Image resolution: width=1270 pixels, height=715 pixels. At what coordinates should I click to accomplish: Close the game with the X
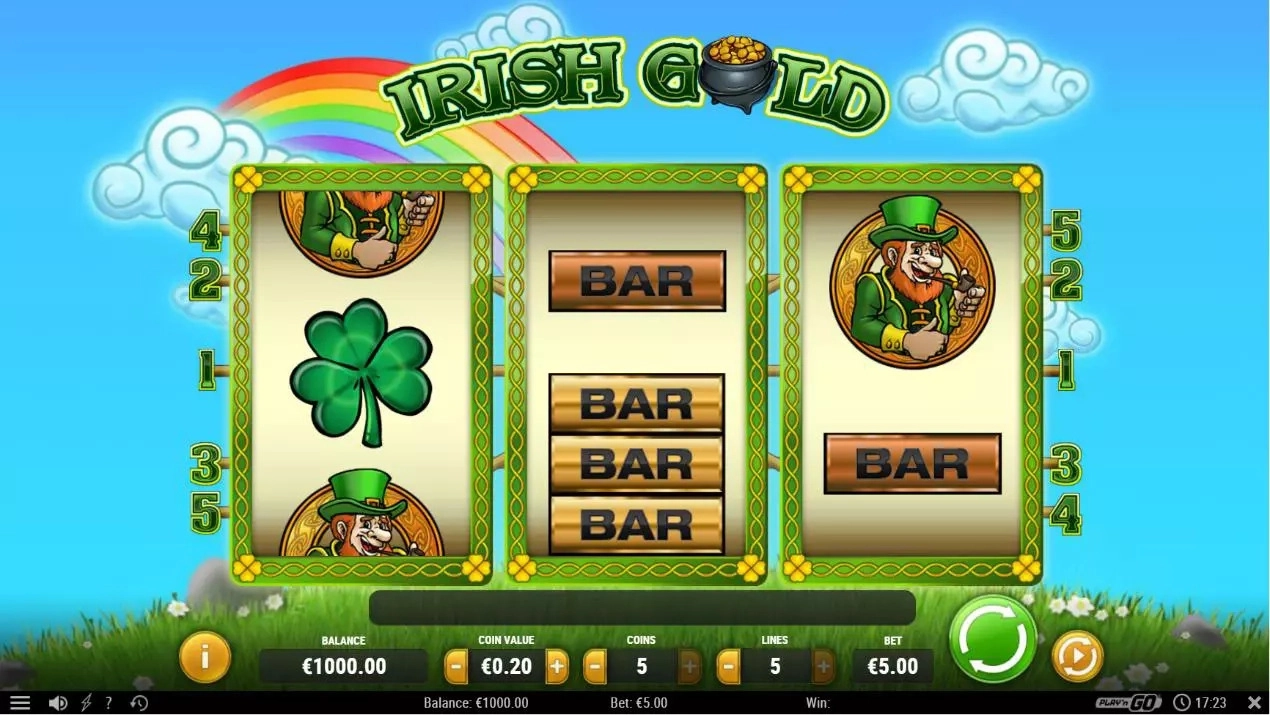1254,703
